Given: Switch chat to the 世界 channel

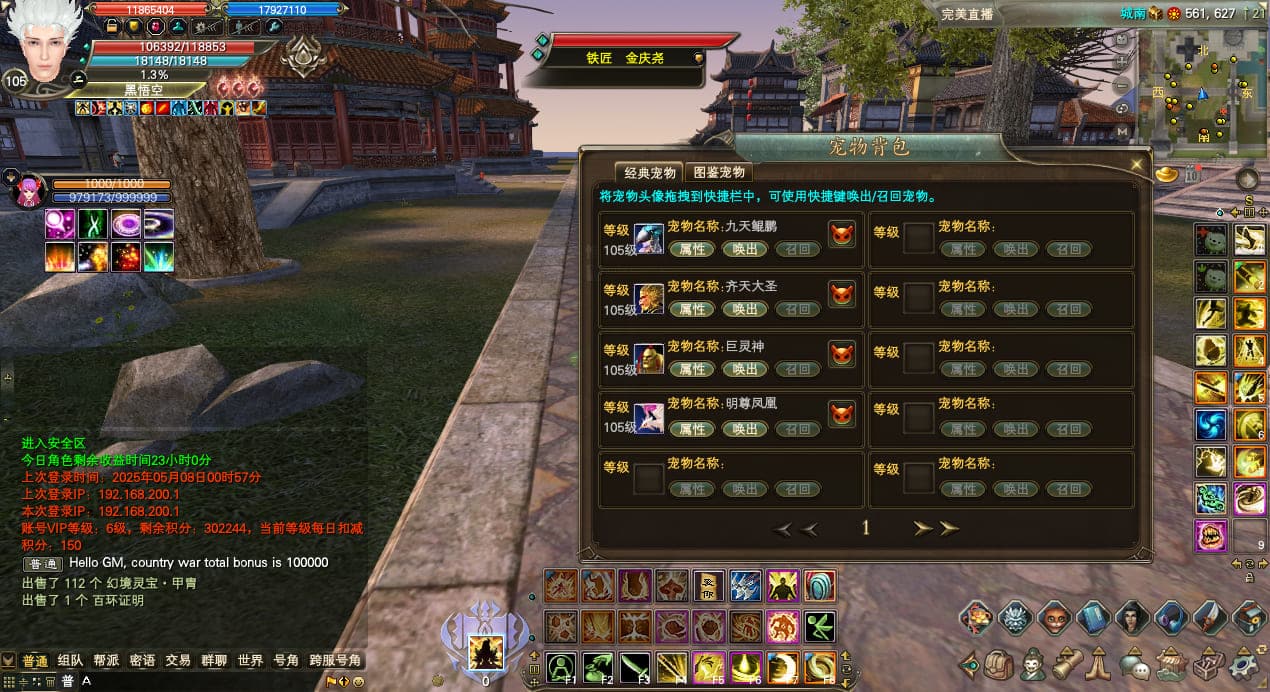Looking at the screenshot, I should click(250, 661).
